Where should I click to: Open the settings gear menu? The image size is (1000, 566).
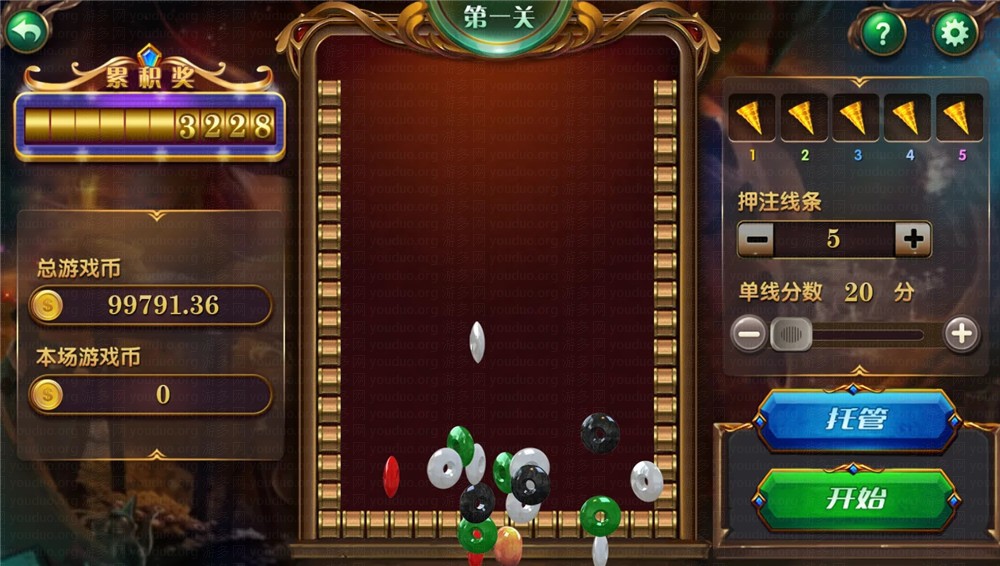coord(955,34)
